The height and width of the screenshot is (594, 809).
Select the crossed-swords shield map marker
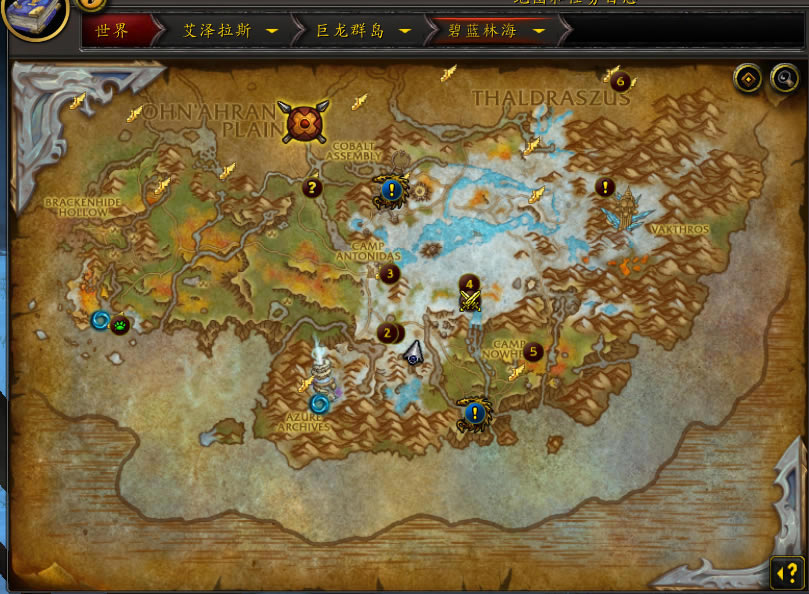(x=303, y=123)
